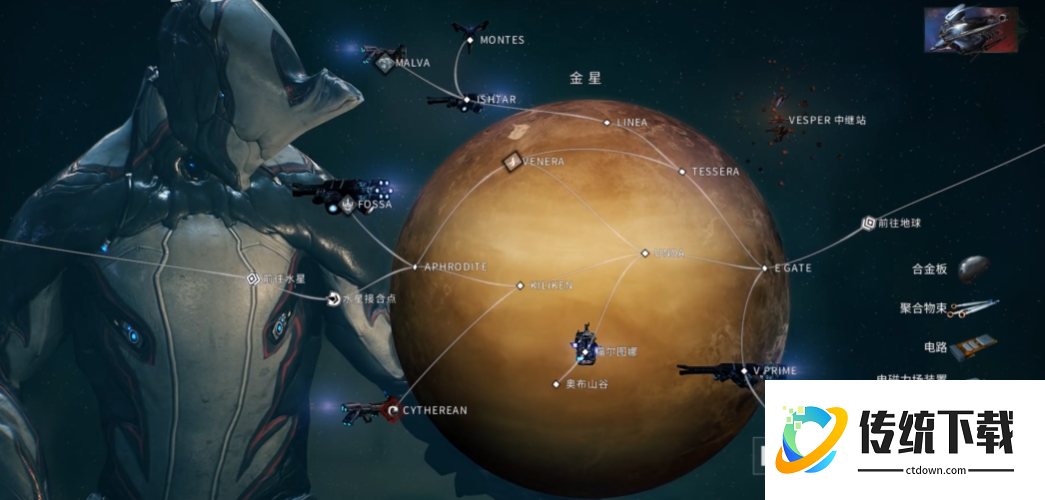
Task: Travel to Earth via 前往地球
Action: pos(868,224)
